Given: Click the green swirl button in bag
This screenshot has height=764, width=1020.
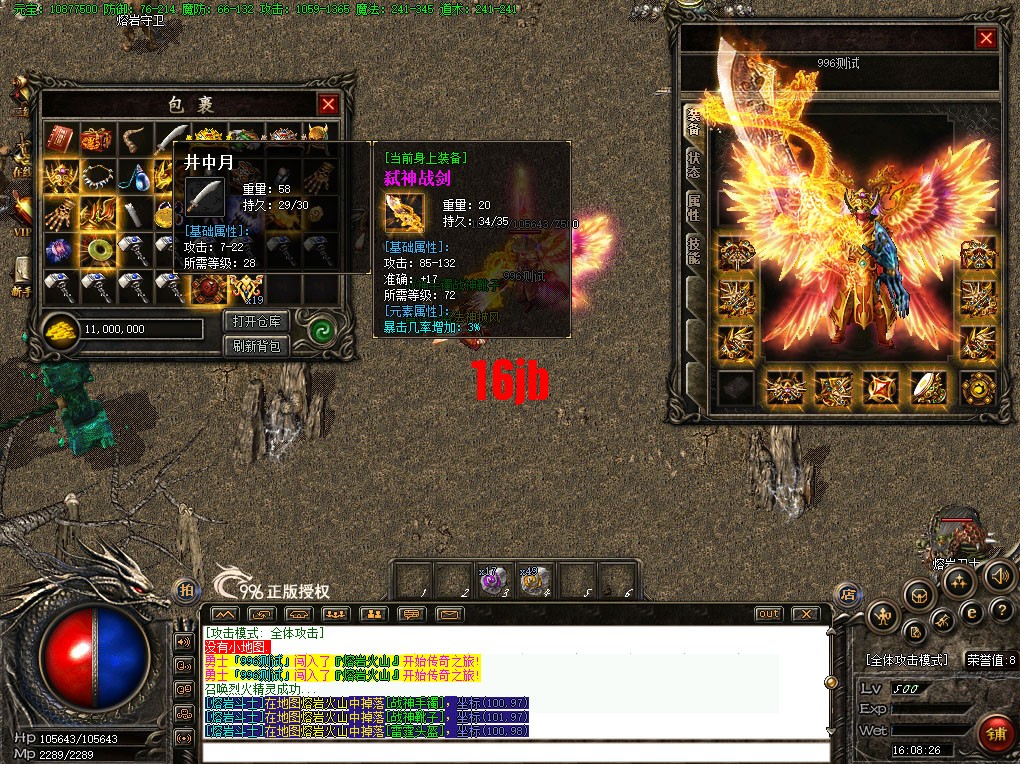Looking at the screenshot, I should point(321,333).
